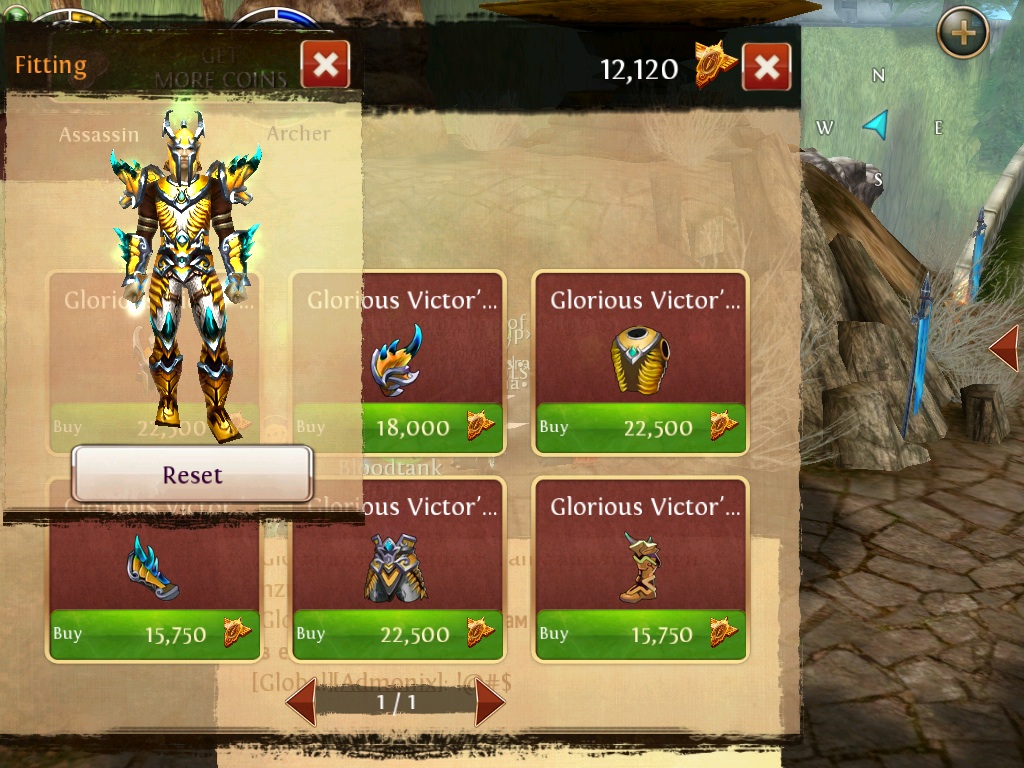1024x768 pixels.
Task: Switch to the Archer class tab
Action: (298, 134)
